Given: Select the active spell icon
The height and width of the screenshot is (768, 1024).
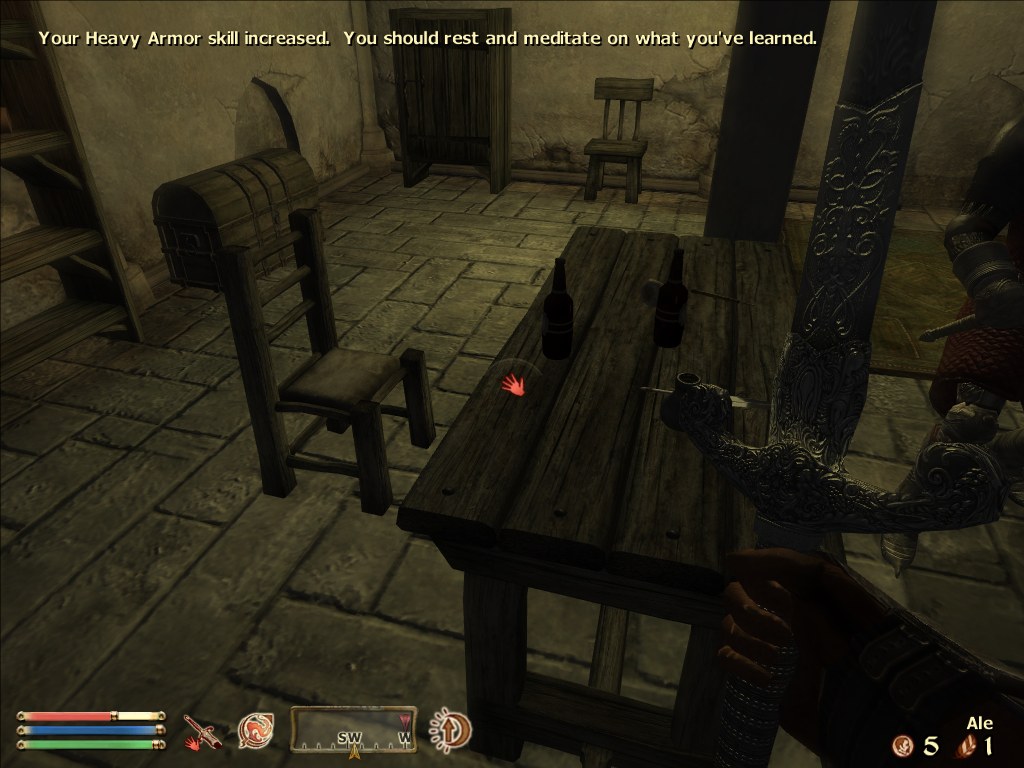Looking at the screenshot, I should (x=255, y=732).
